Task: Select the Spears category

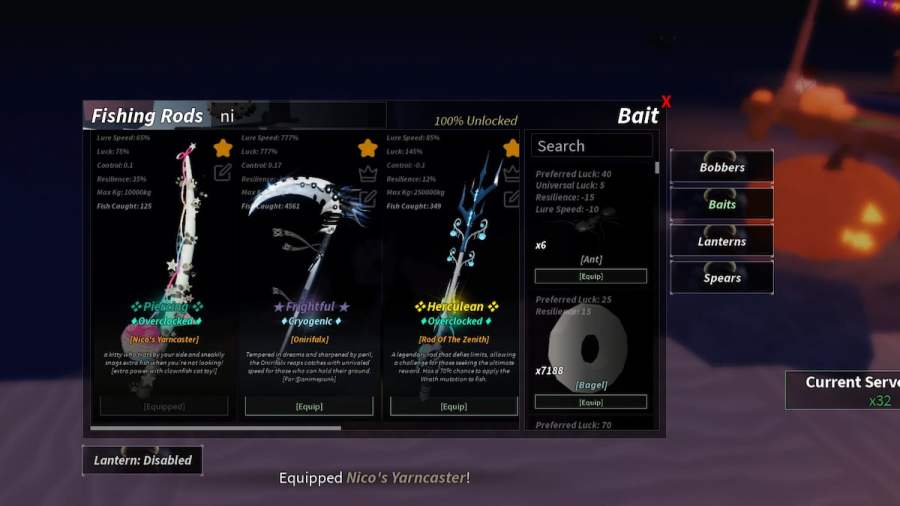Action: tap(722, 278)
